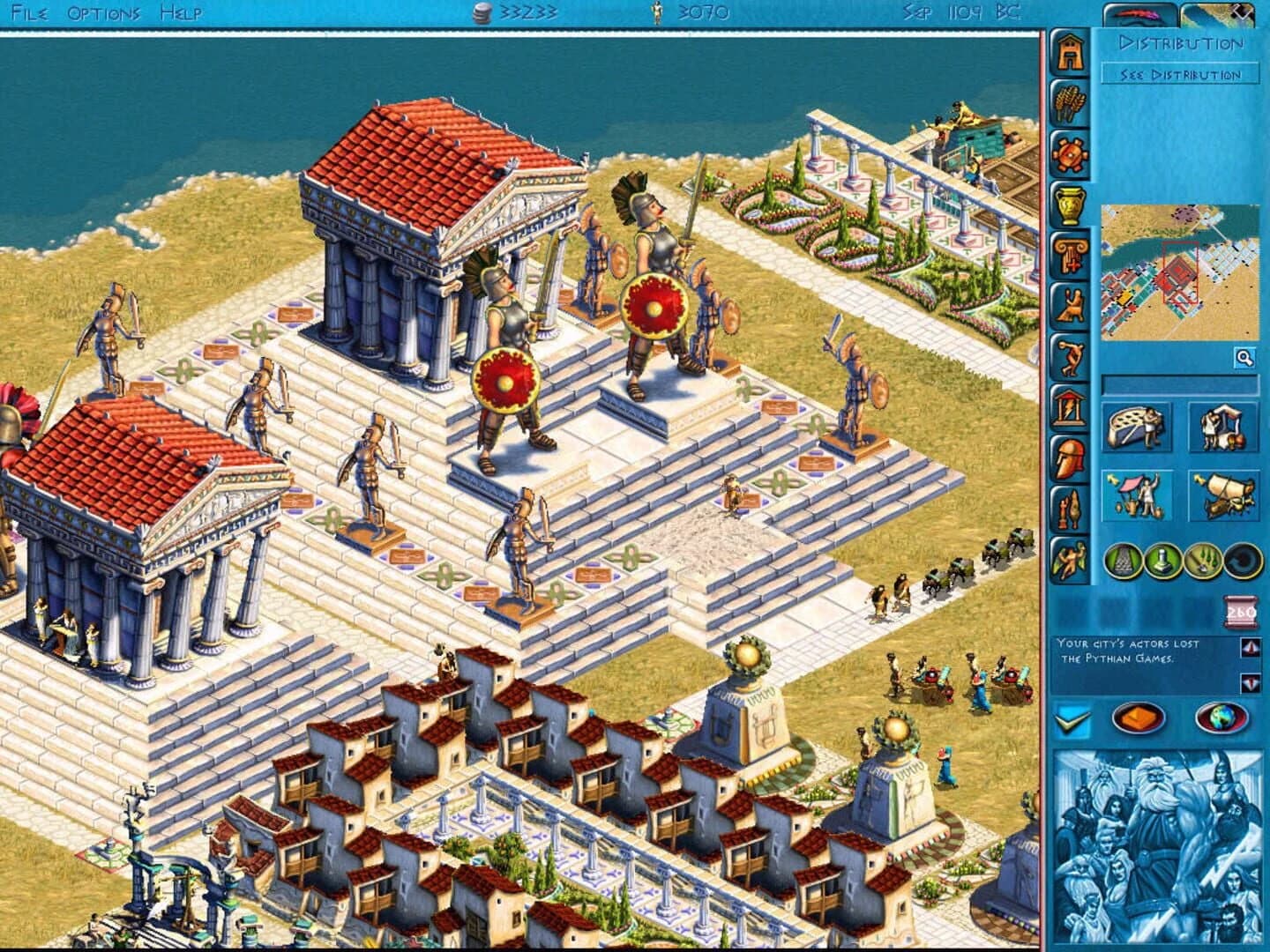
Task: Click the magnifying glass below the minimap
Action: point(1243,356)
